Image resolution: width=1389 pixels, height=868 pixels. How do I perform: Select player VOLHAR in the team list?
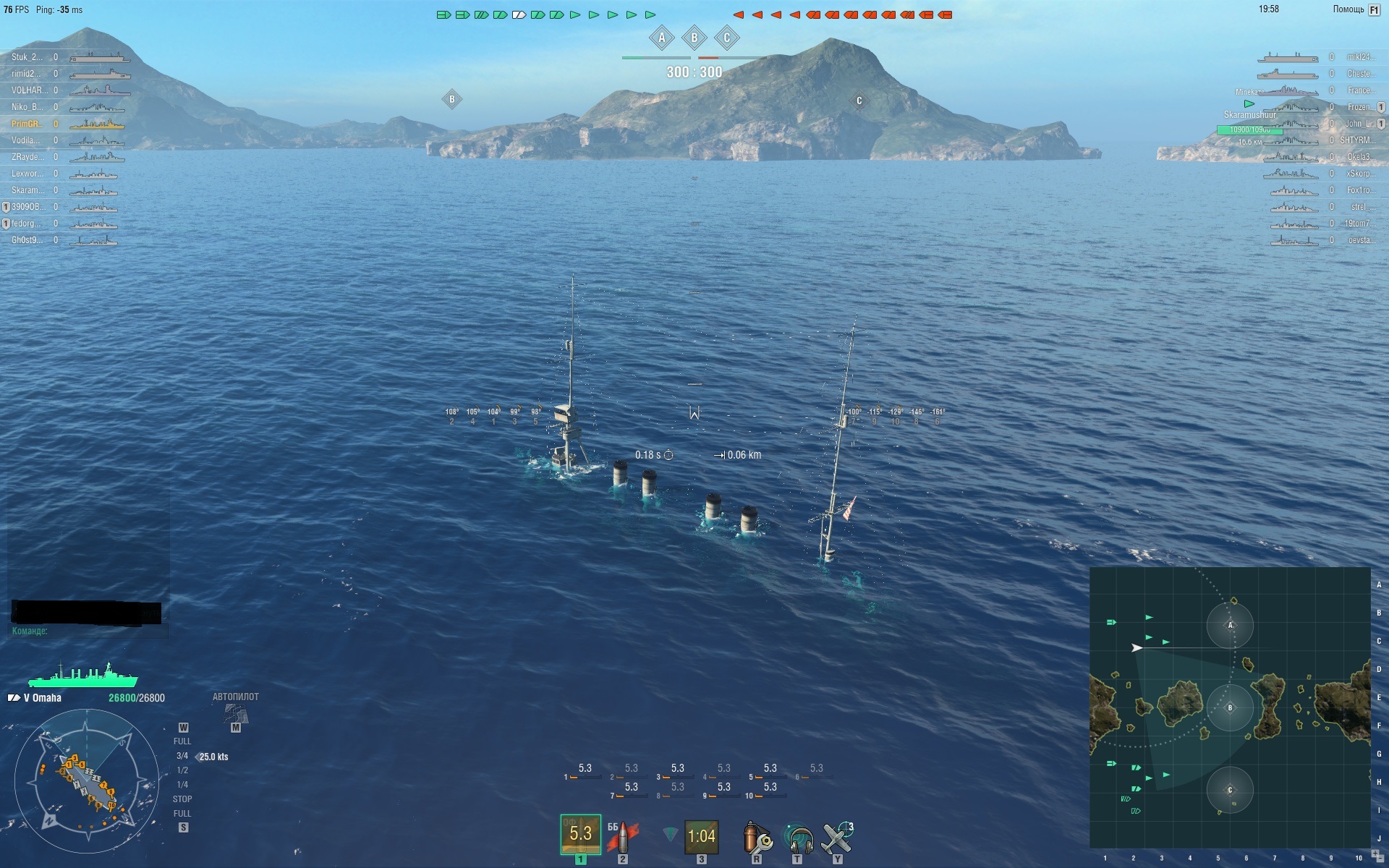tap(29, 90)
